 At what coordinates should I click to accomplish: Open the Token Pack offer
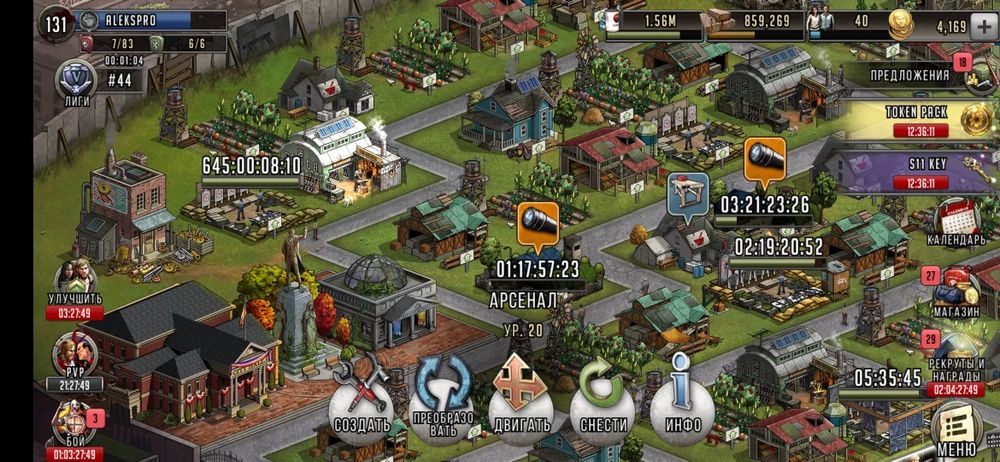pyautogui.click(x=920, y=120)
